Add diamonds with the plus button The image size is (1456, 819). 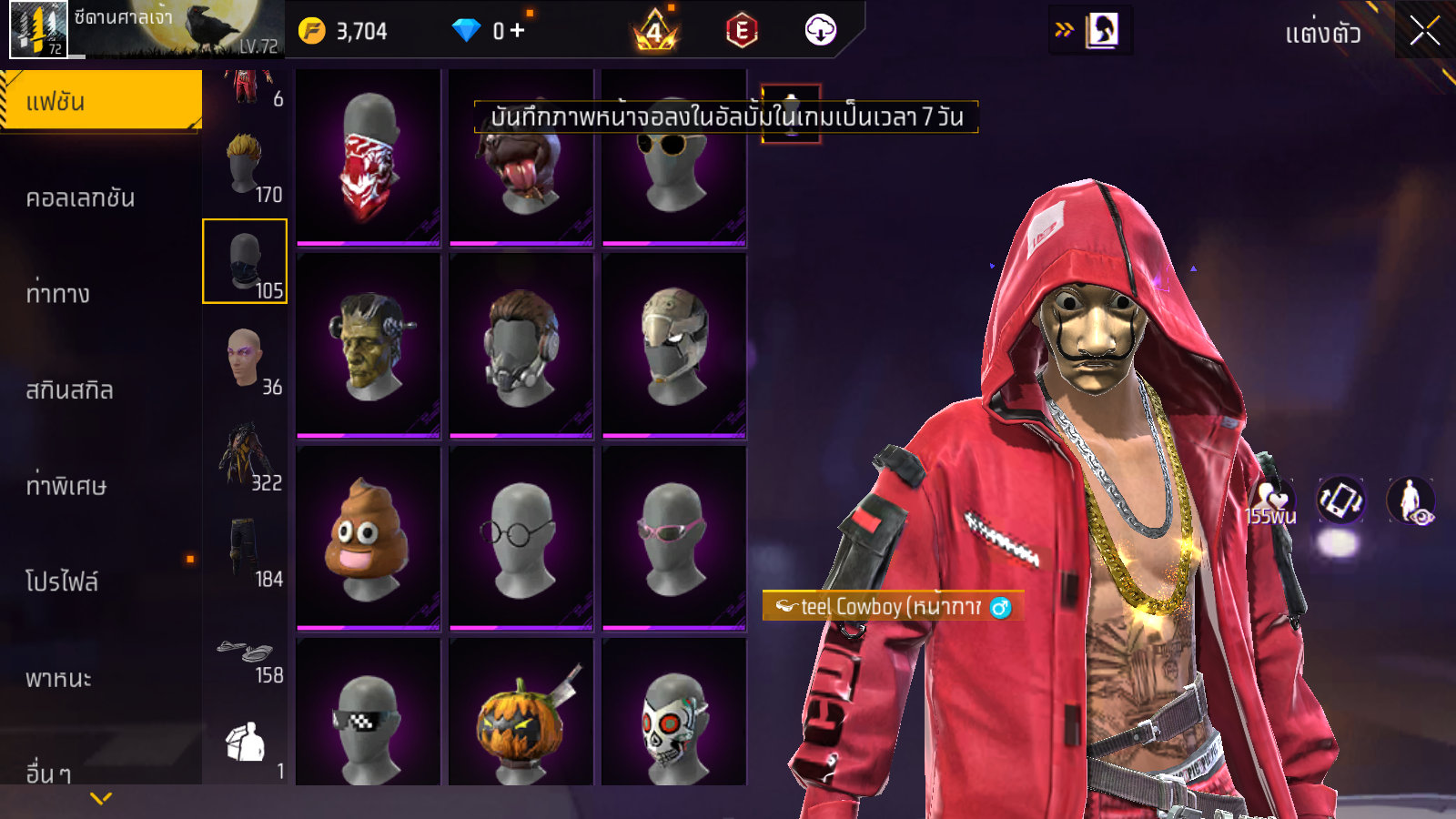tap(518, 31)
